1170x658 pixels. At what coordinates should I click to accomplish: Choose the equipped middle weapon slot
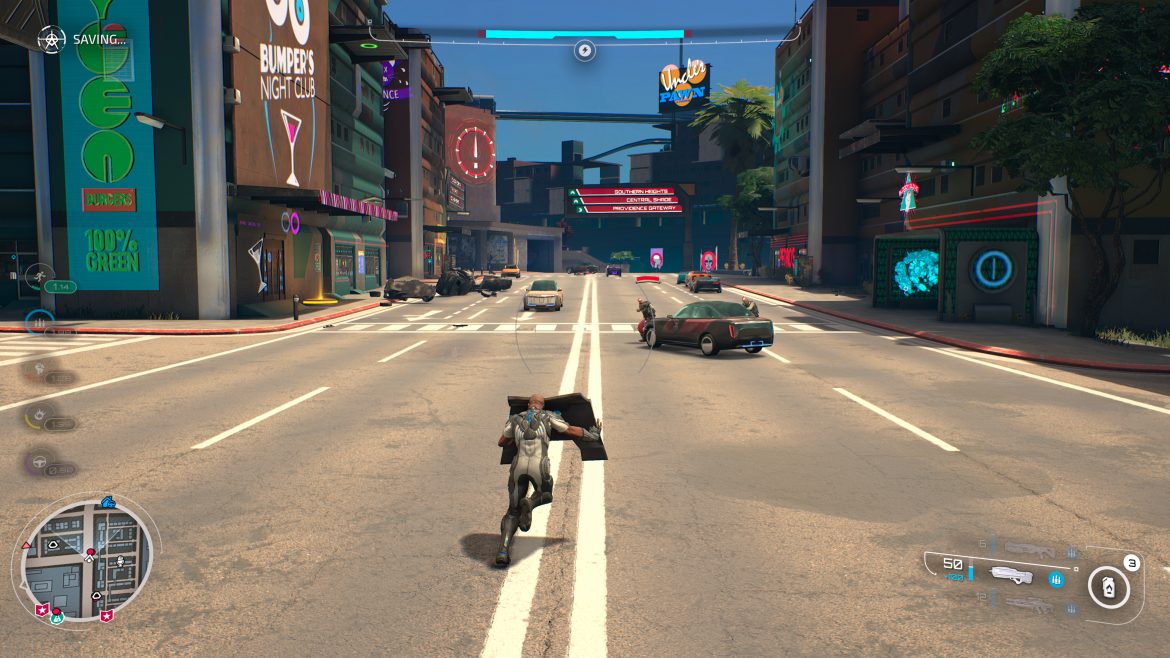1010,574
